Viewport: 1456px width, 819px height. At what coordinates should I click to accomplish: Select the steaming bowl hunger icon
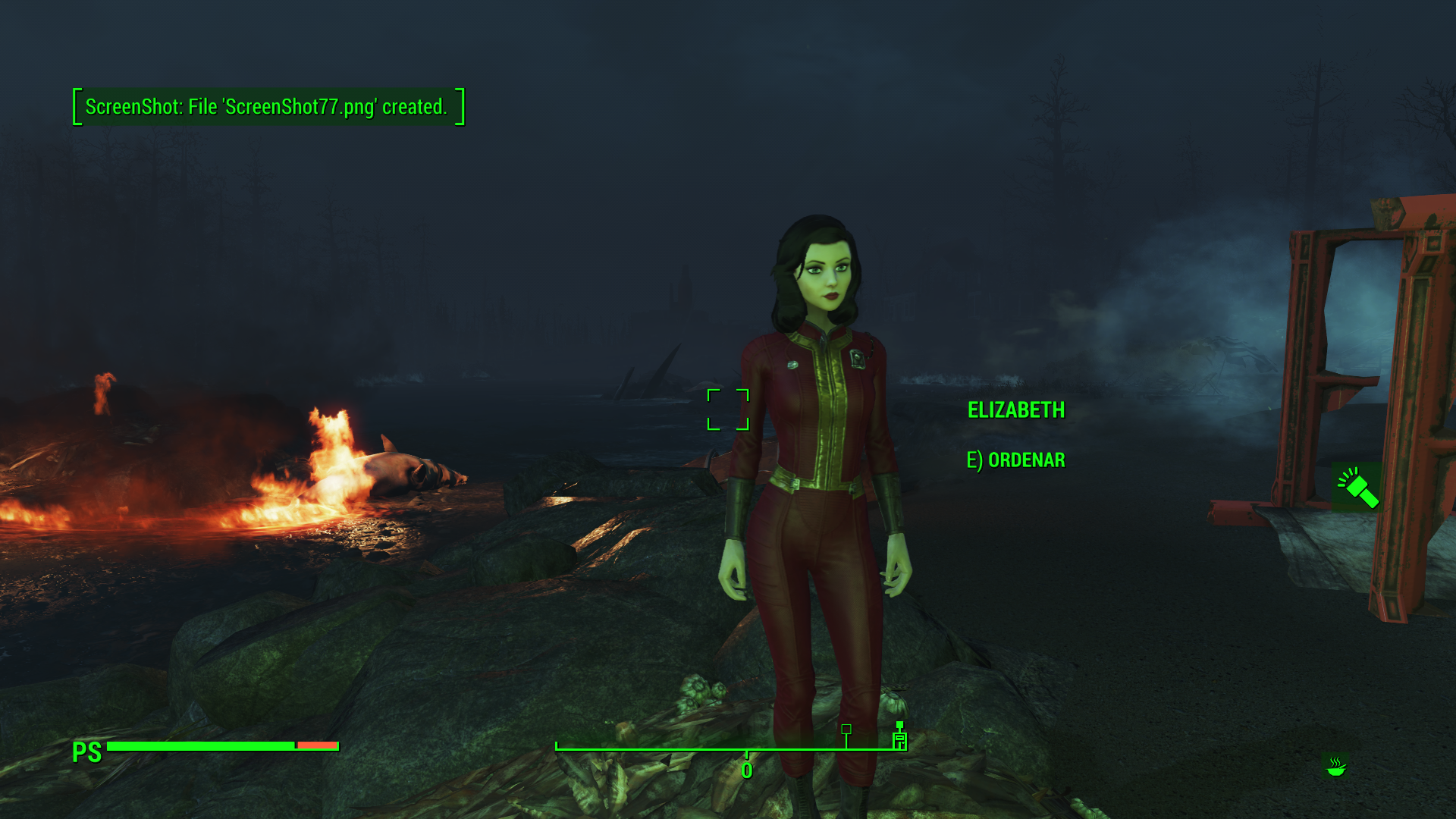(x=1335, y=767)
